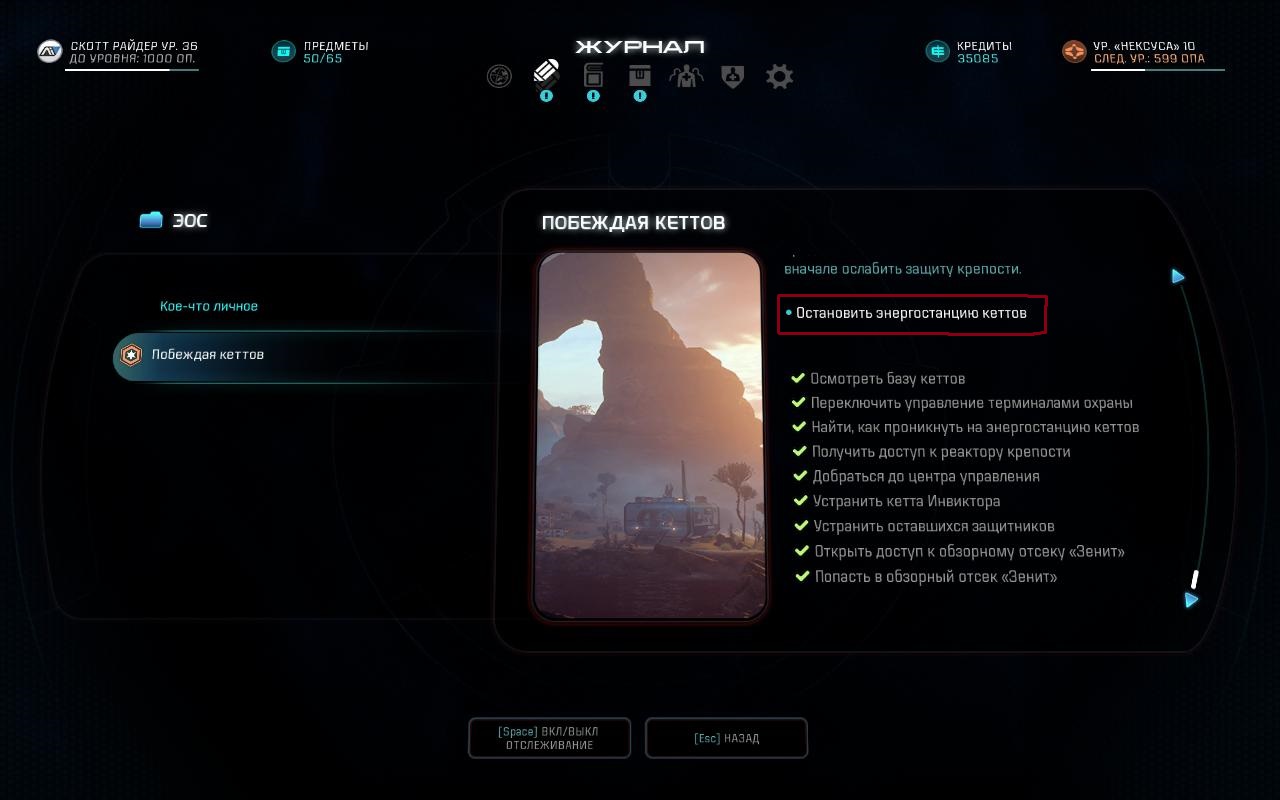The image size is (1280, 800).
Task: Switch to the codex book tab
Action: 593,75
